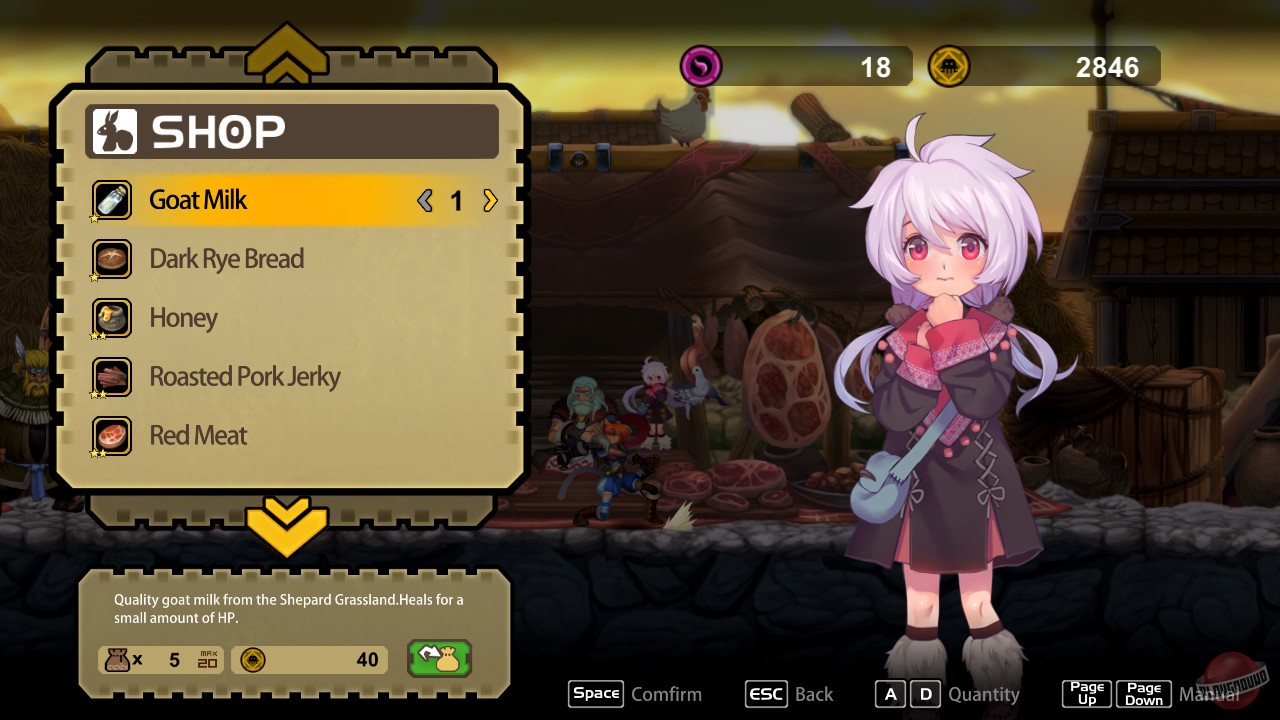Click the gold coin currency icon
Screen dimensions: 1280x720
948,66
